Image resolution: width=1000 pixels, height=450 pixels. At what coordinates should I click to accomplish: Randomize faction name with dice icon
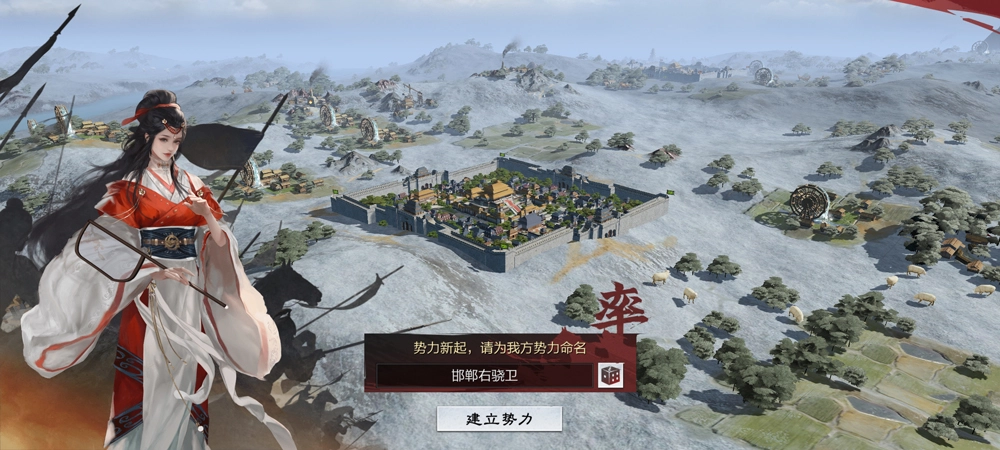(x=609, y=375)
